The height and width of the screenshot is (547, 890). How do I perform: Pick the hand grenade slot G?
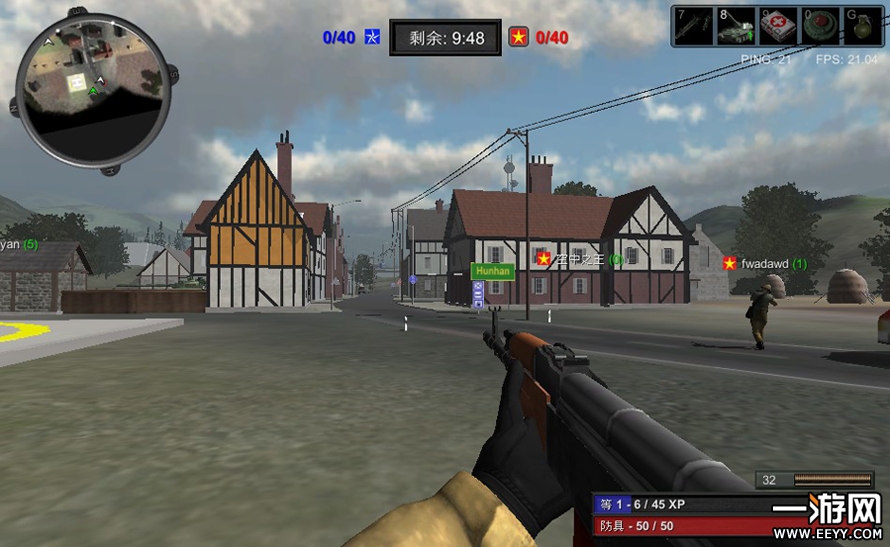(863, 26)
